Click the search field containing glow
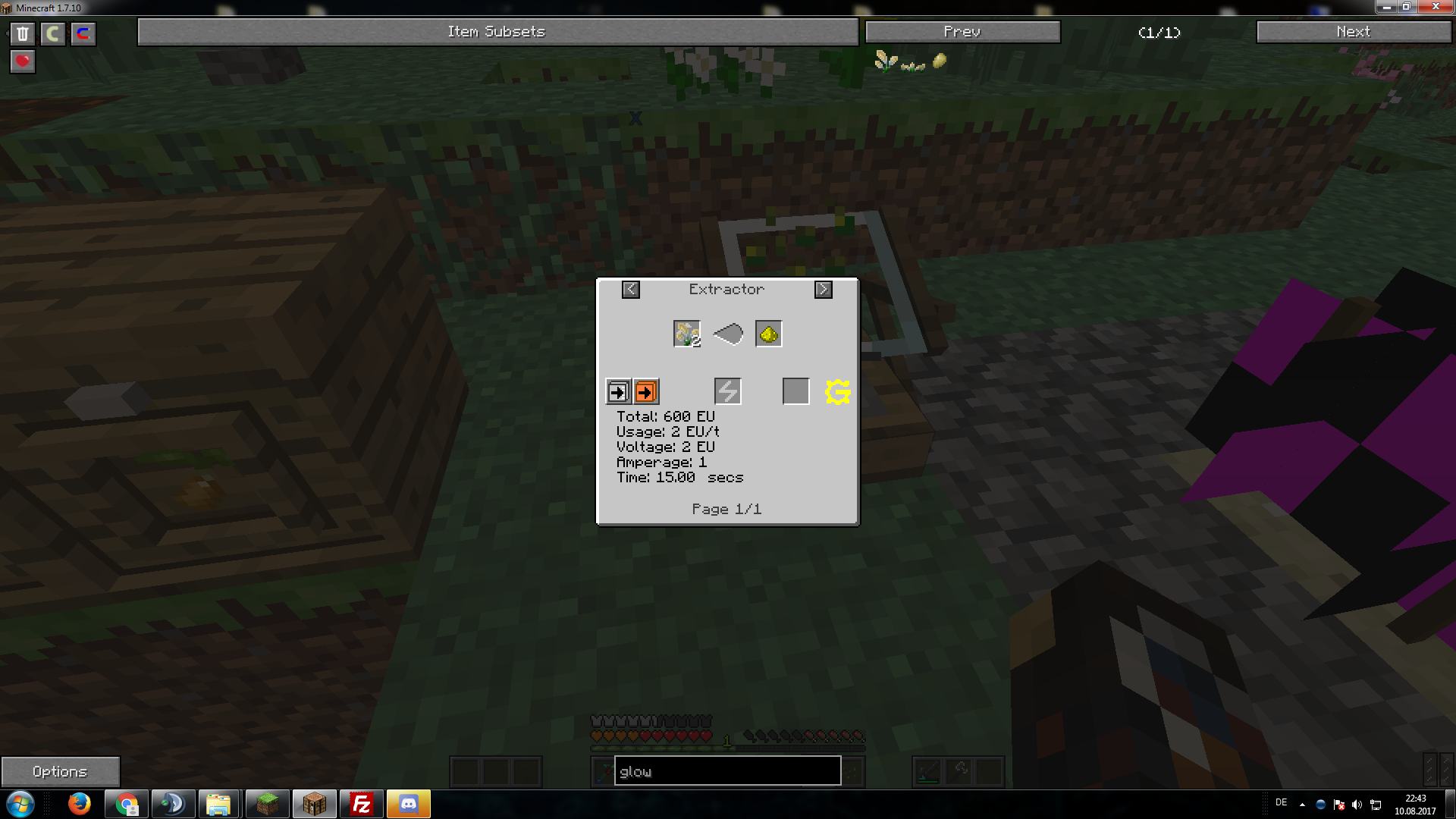The width and height of the screenshot is (1456, 819). [x=726, y=770]
